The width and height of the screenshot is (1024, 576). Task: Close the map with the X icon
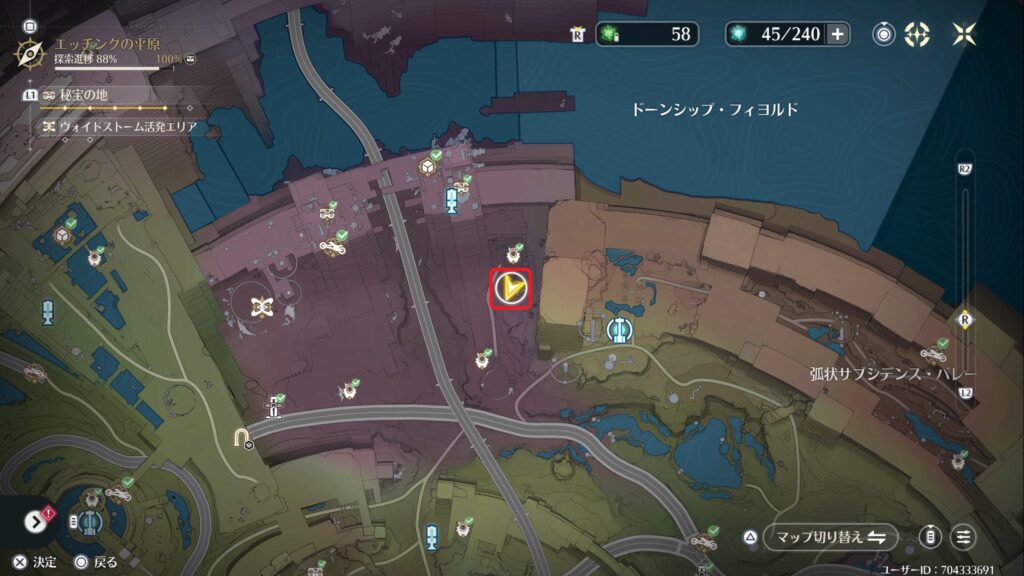click(964, 34)
